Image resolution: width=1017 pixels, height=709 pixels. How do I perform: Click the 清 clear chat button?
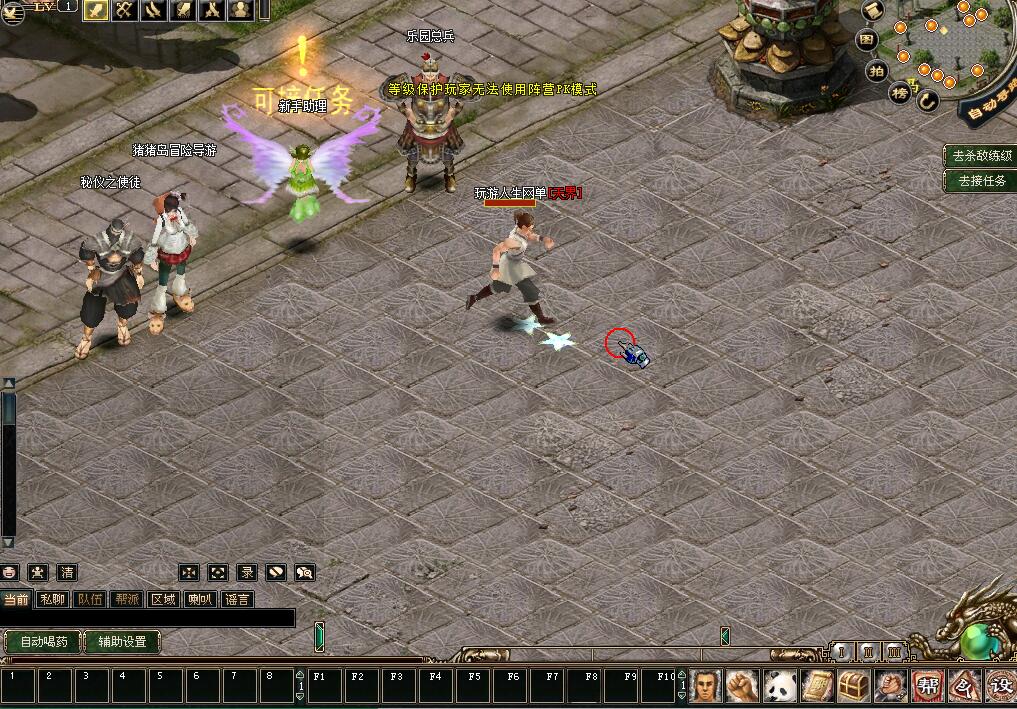point(67,572)
